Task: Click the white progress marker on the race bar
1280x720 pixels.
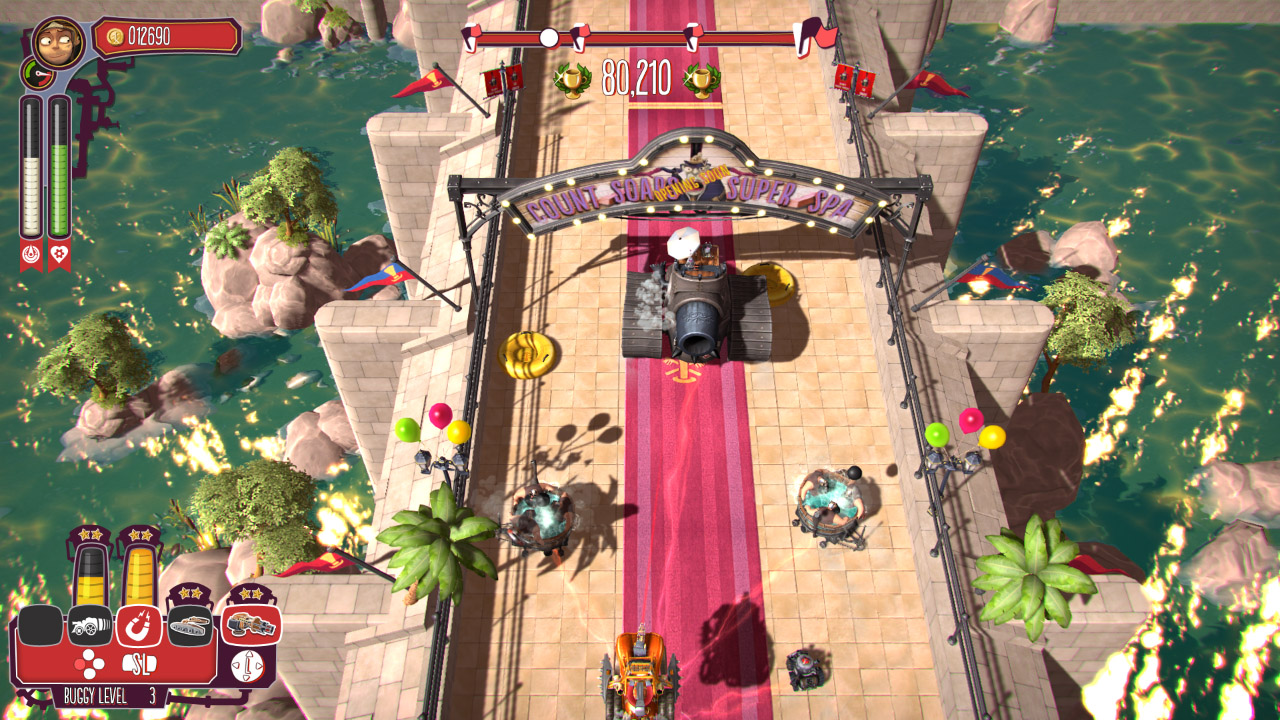Action: click(548, 40)
